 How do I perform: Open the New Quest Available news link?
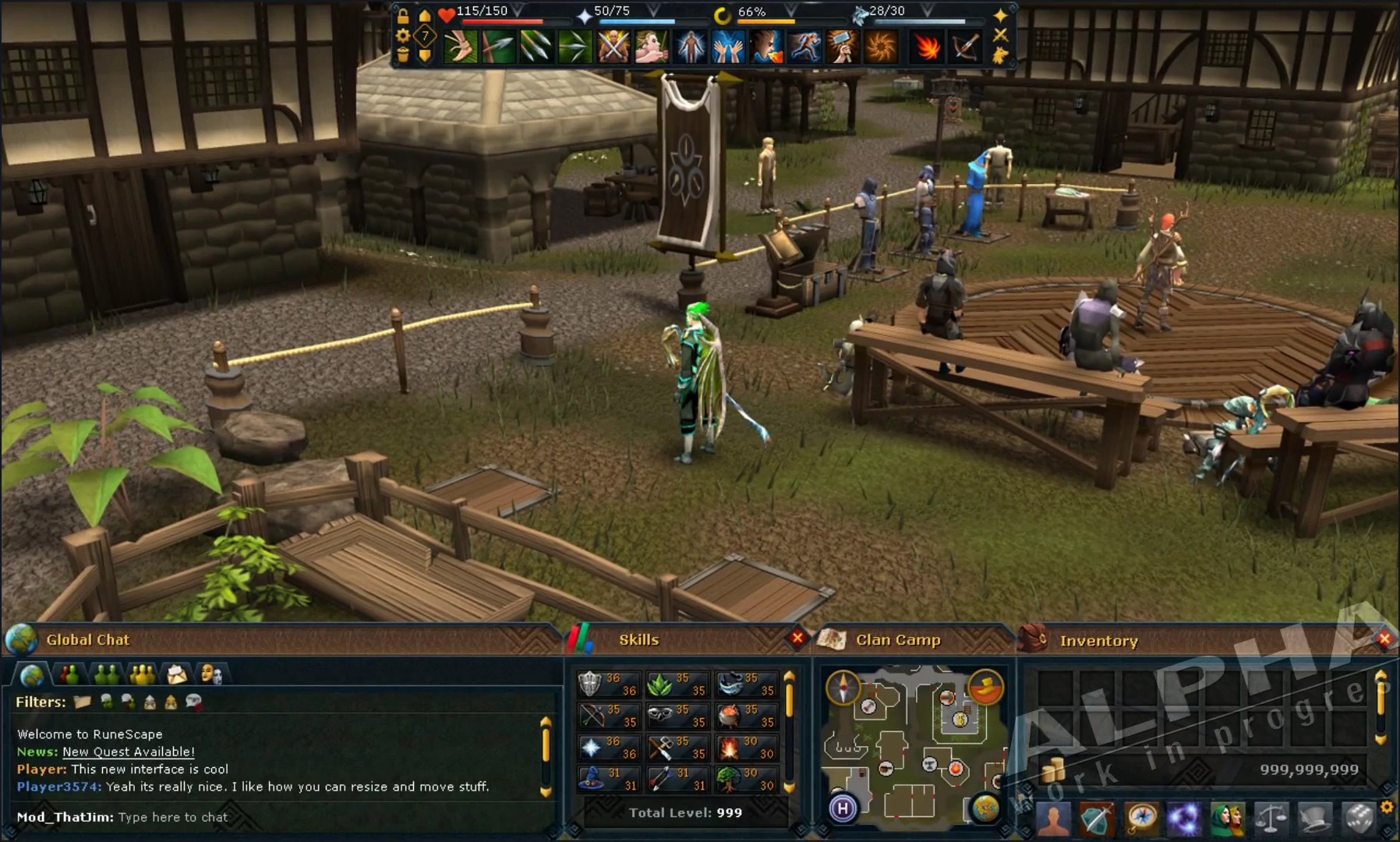click(129, 752)
